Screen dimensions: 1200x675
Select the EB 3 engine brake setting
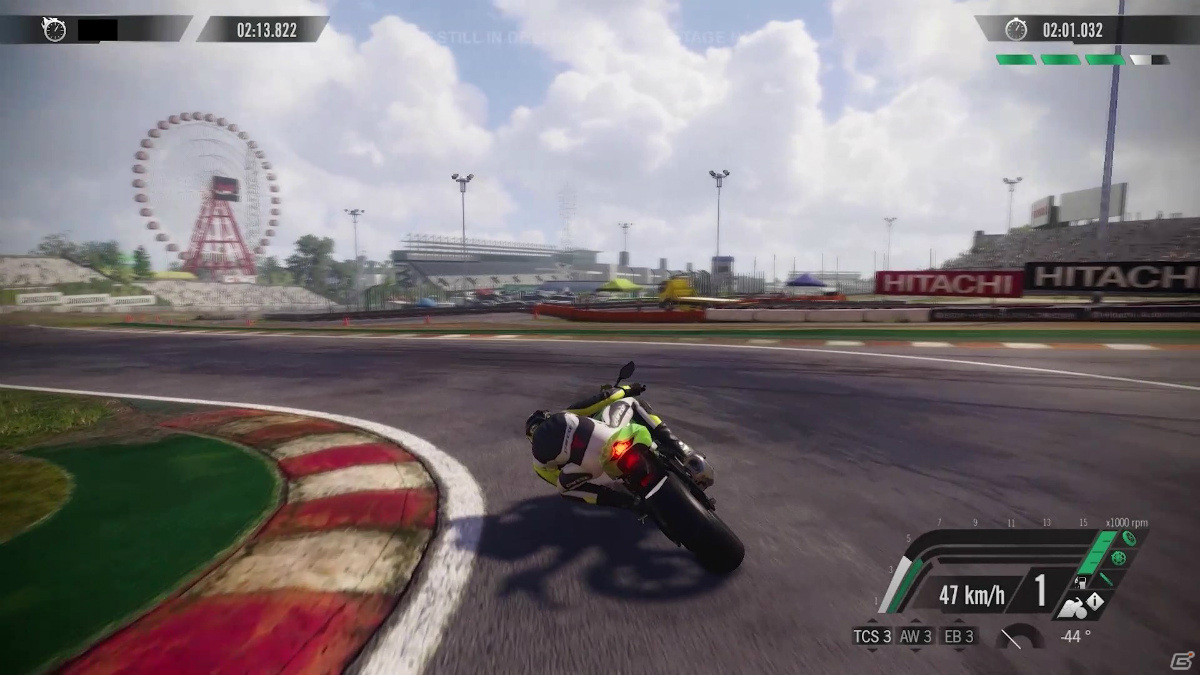(x=959, y=636)
